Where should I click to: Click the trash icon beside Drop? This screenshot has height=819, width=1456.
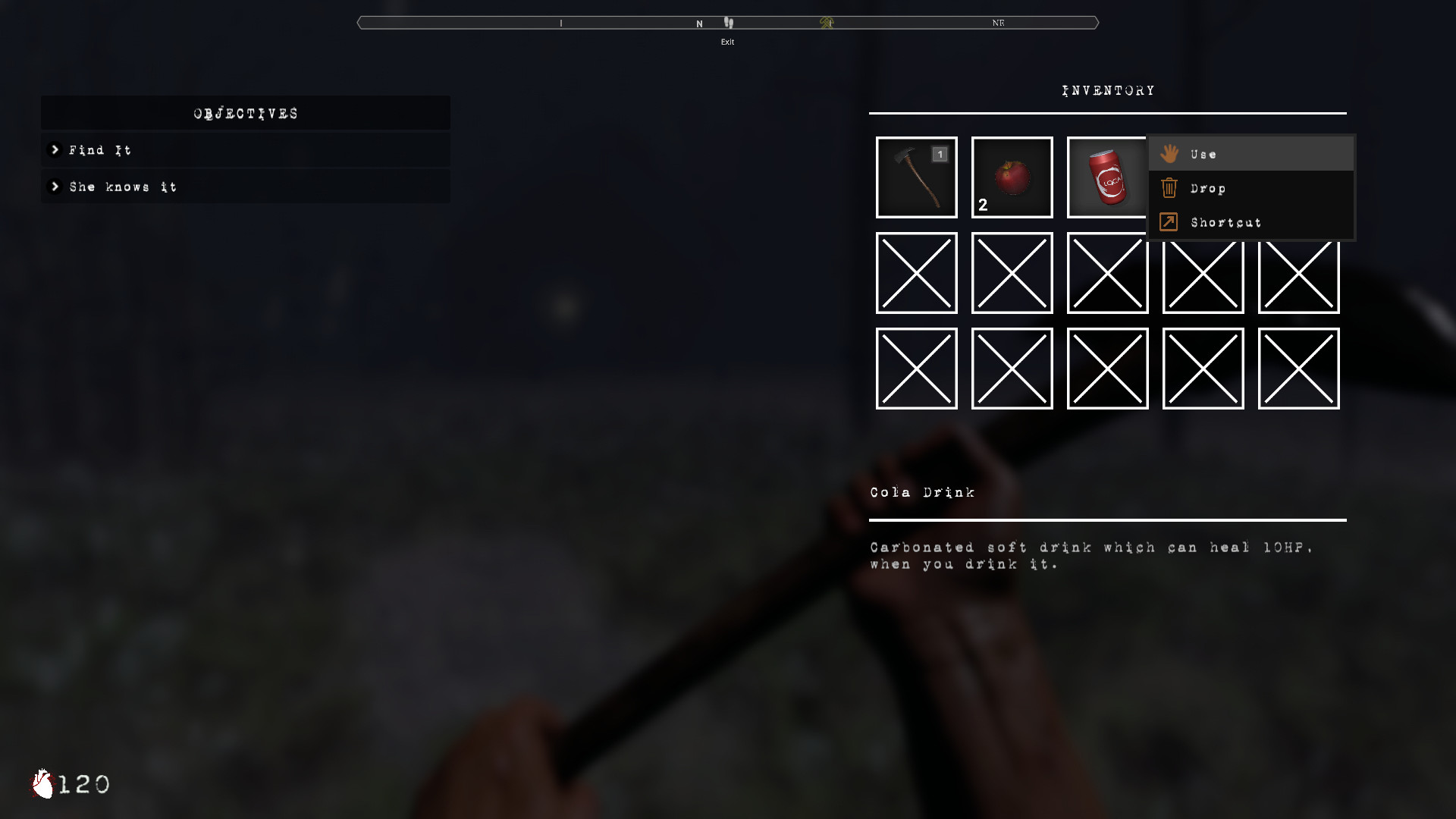[1169, 188]
